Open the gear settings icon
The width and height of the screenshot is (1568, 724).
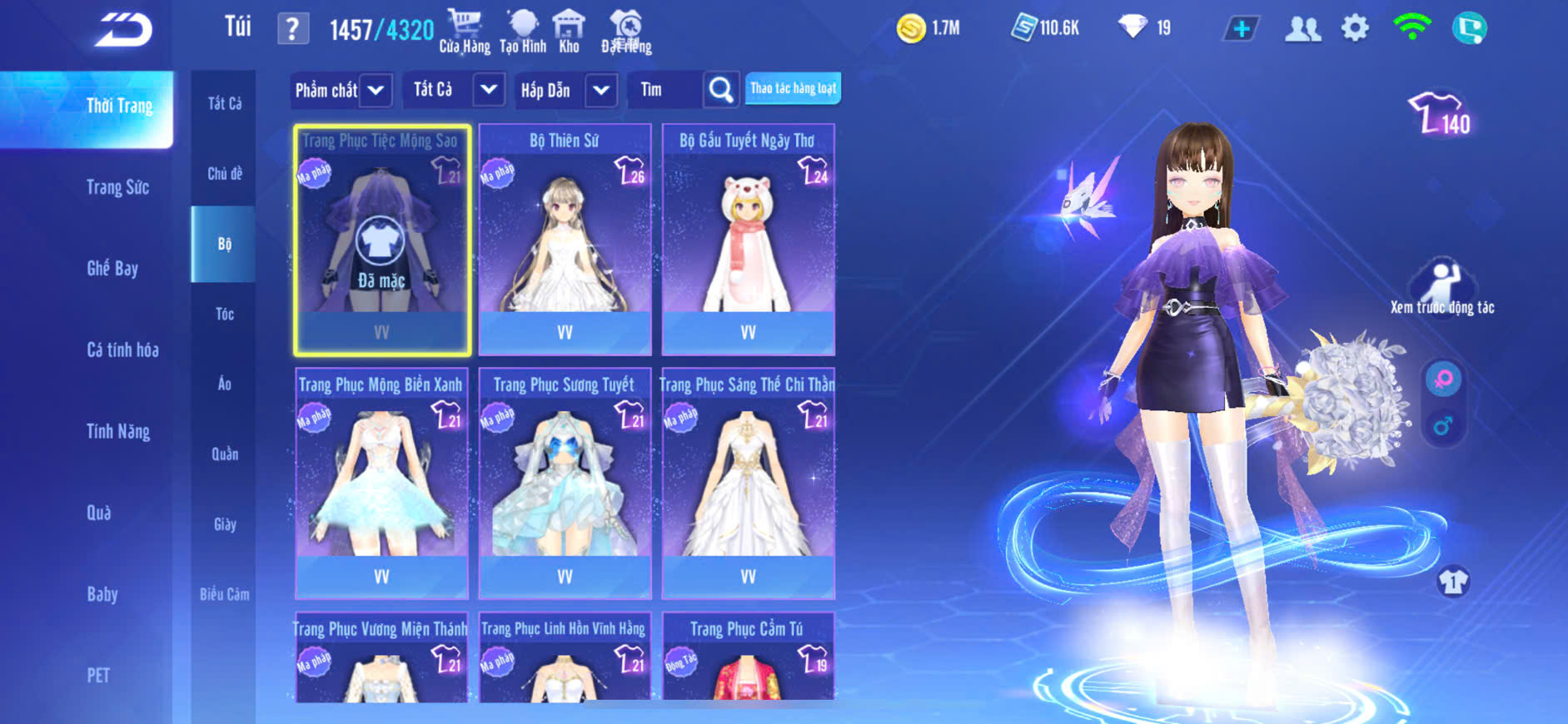click(x=1355, y=29)
